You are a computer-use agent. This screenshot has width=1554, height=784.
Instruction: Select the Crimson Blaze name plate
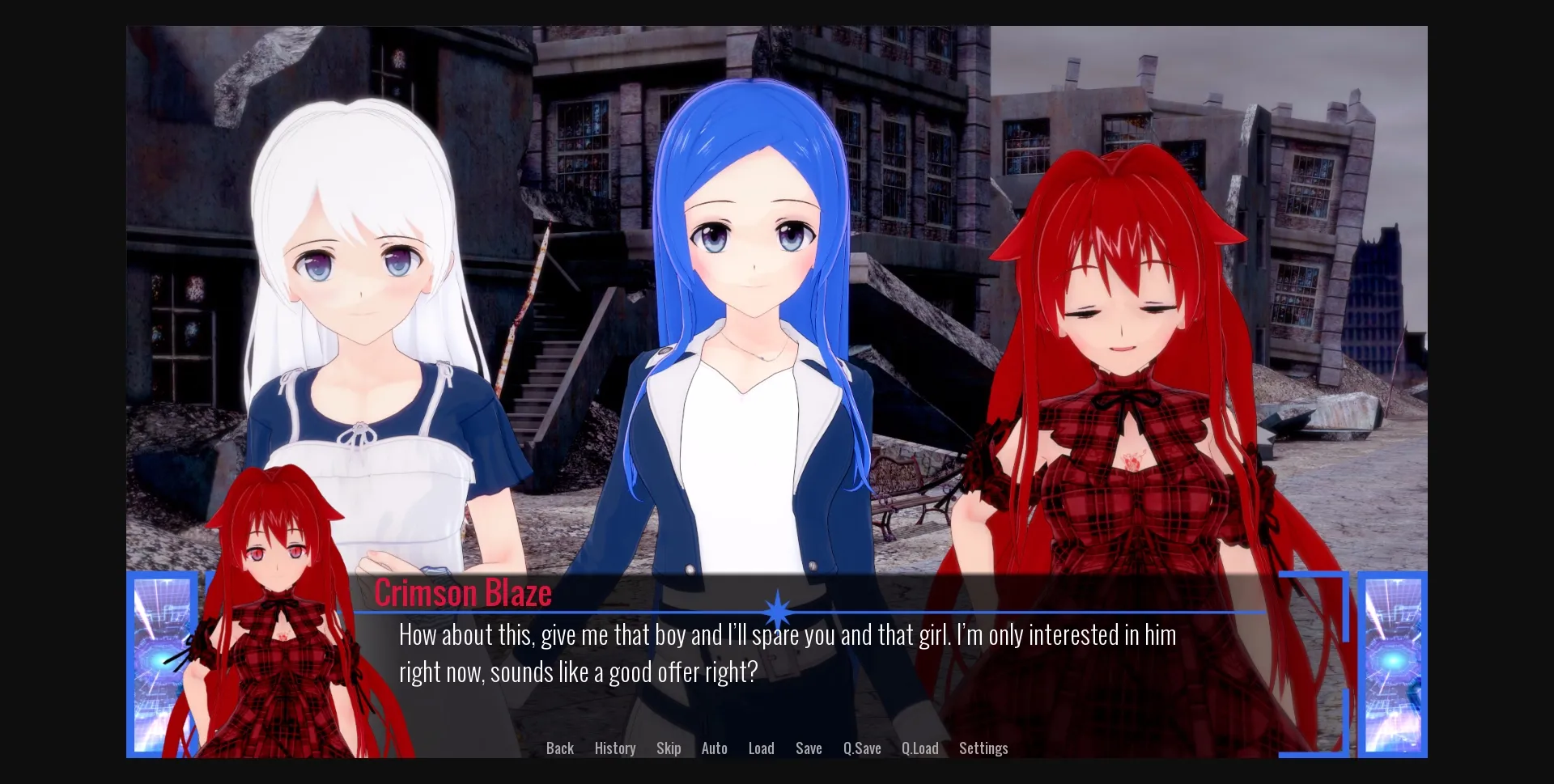(465, 591)
